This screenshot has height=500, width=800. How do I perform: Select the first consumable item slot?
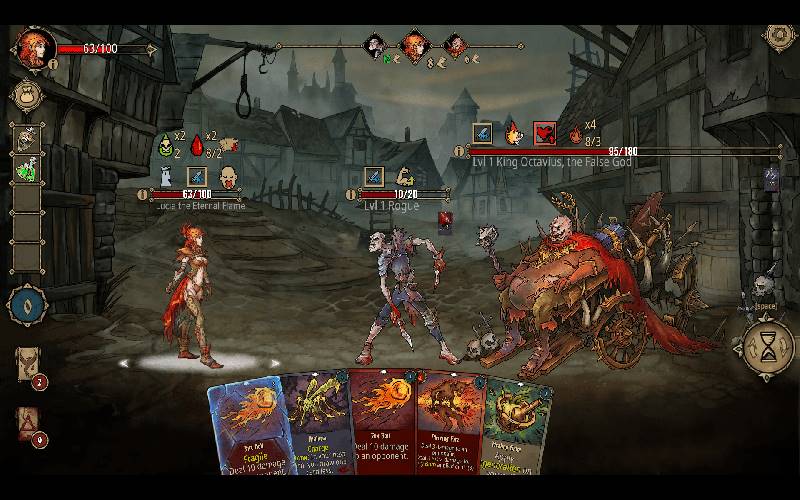click(27, 139)
